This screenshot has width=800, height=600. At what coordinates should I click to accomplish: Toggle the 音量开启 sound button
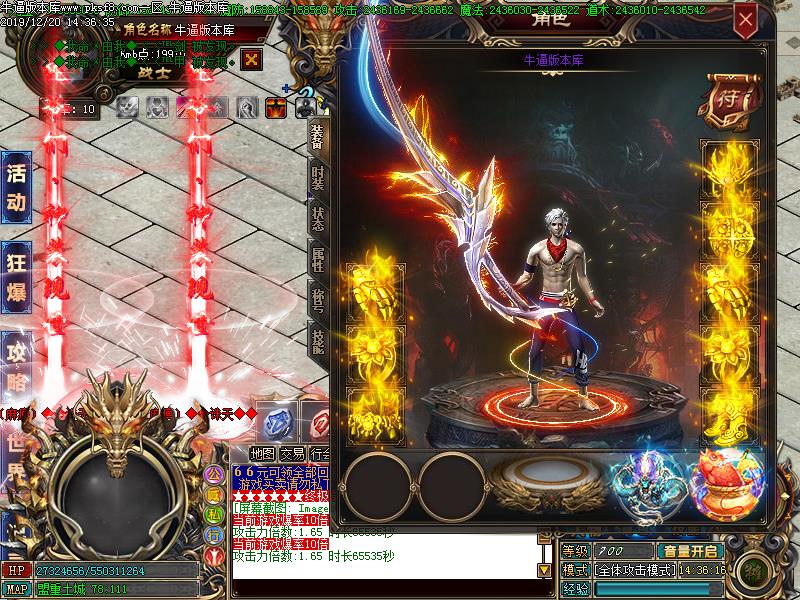[689, 551]
